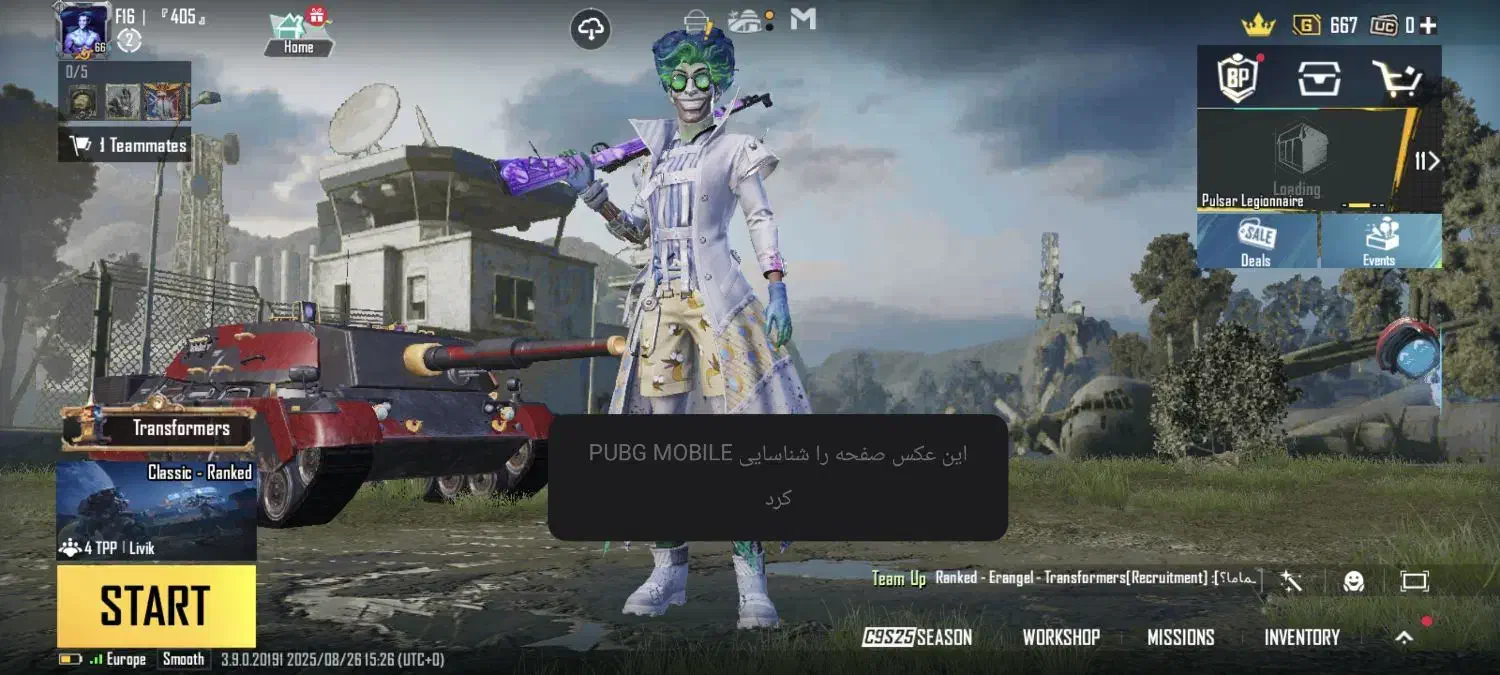1500x675 pixels.
Task: Open the BP pass menu
Action: tap(1237, 77)
